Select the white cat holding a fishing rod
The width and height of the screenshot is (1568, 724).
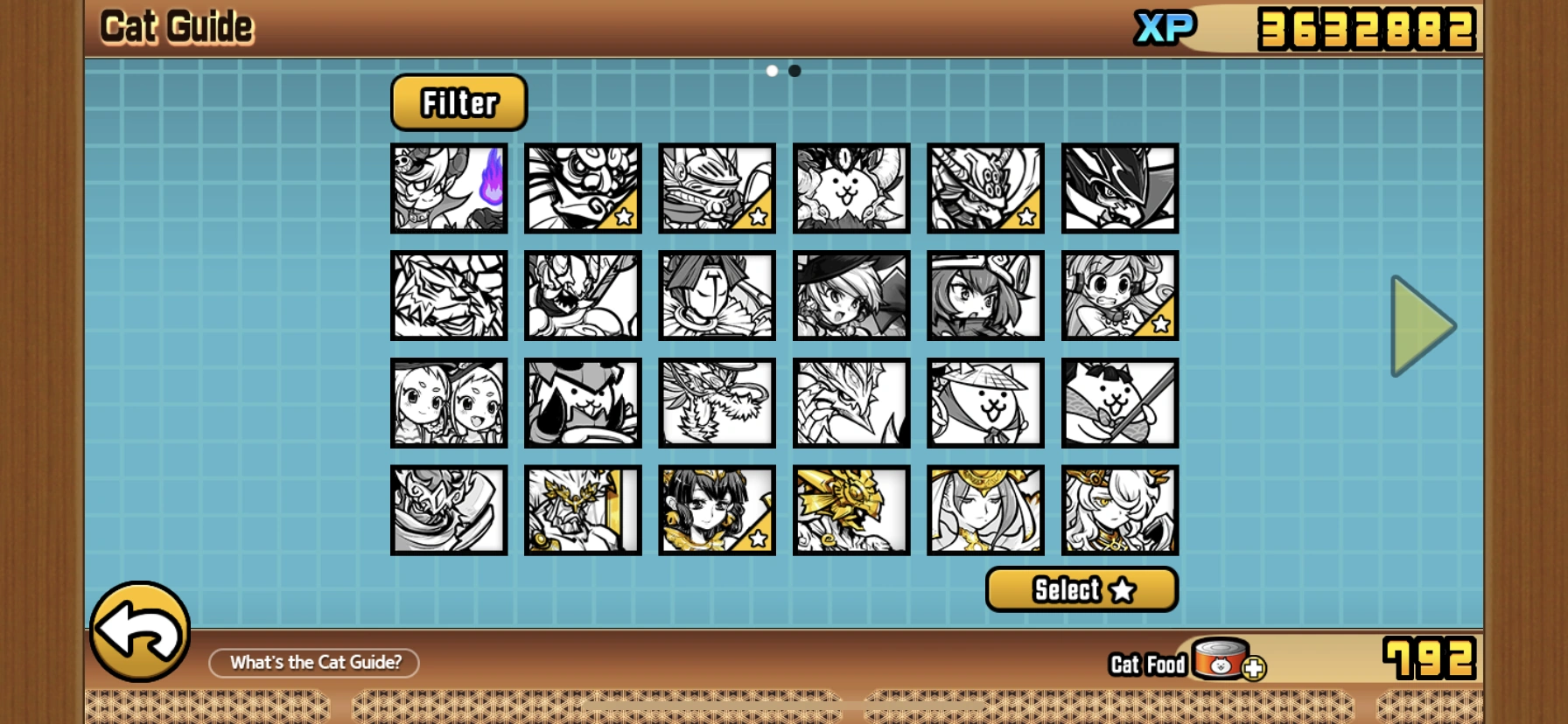coord(1120,403)
